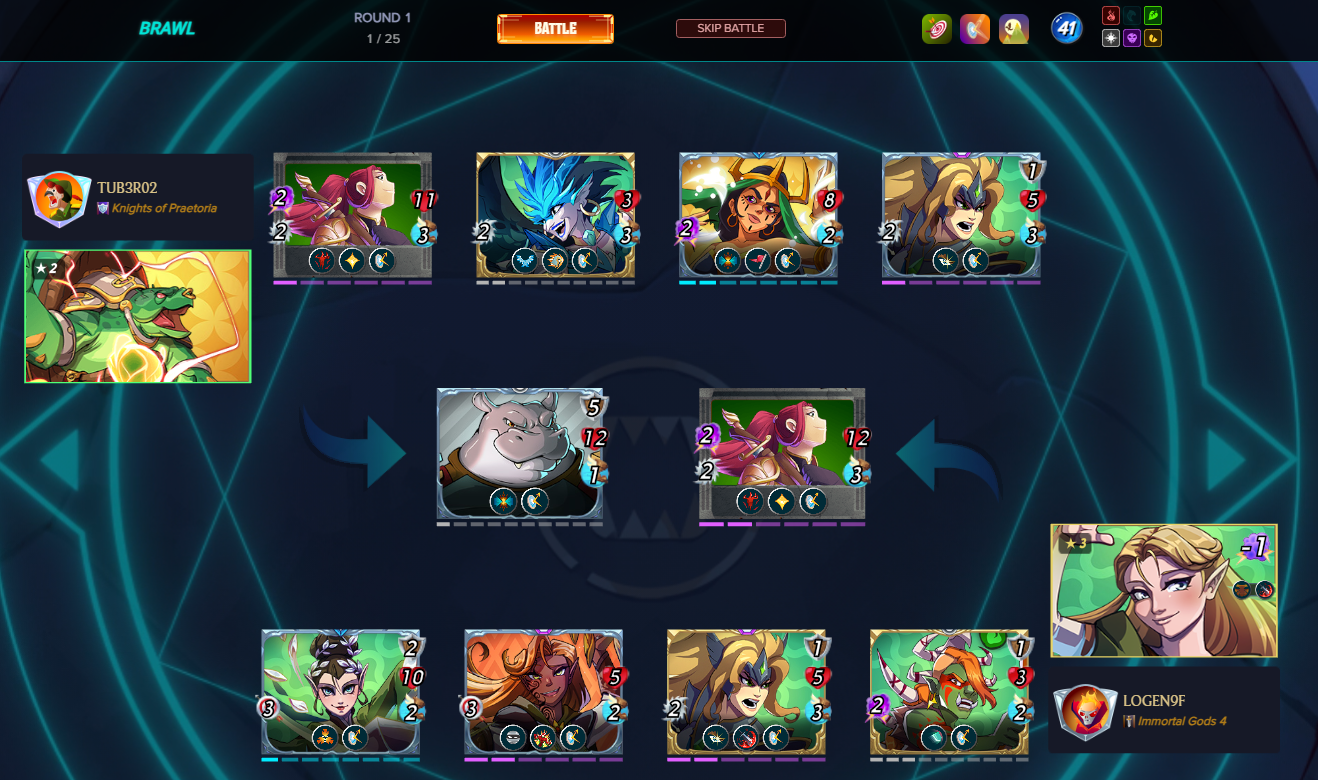This screenshot has height=780, width=1318.
Task: Inspect the bird-over-mountains ruleset icon
Action: tap(1014, 29)
